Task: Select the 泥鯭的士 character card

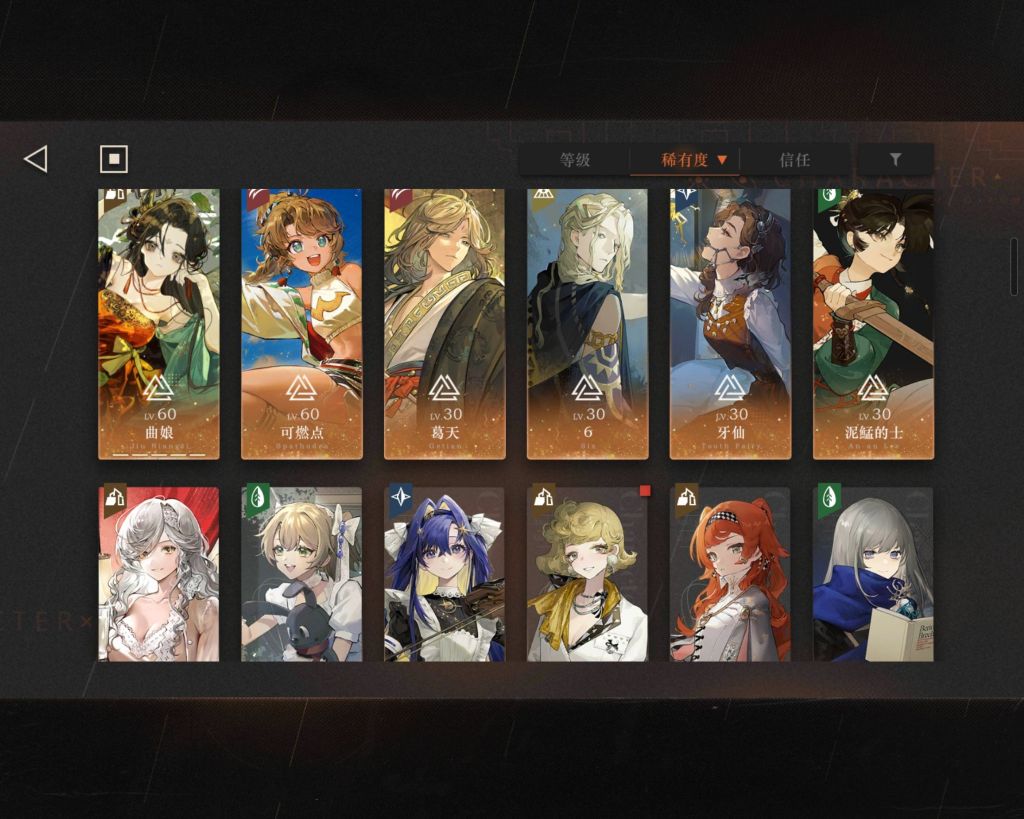Action: (873, 323)
